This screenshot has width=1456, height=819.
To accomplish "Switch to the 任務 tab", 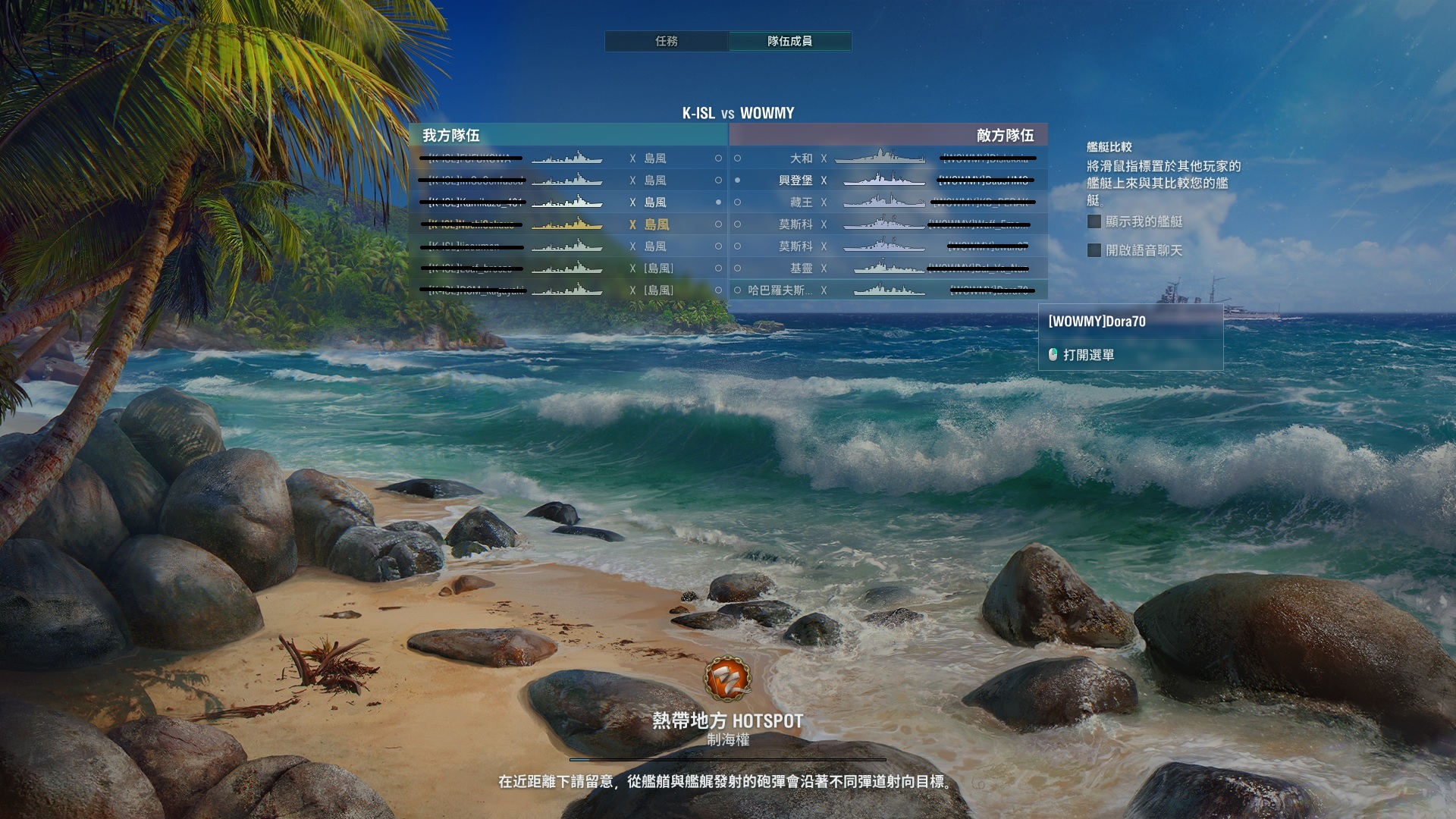I will [667, 41].
